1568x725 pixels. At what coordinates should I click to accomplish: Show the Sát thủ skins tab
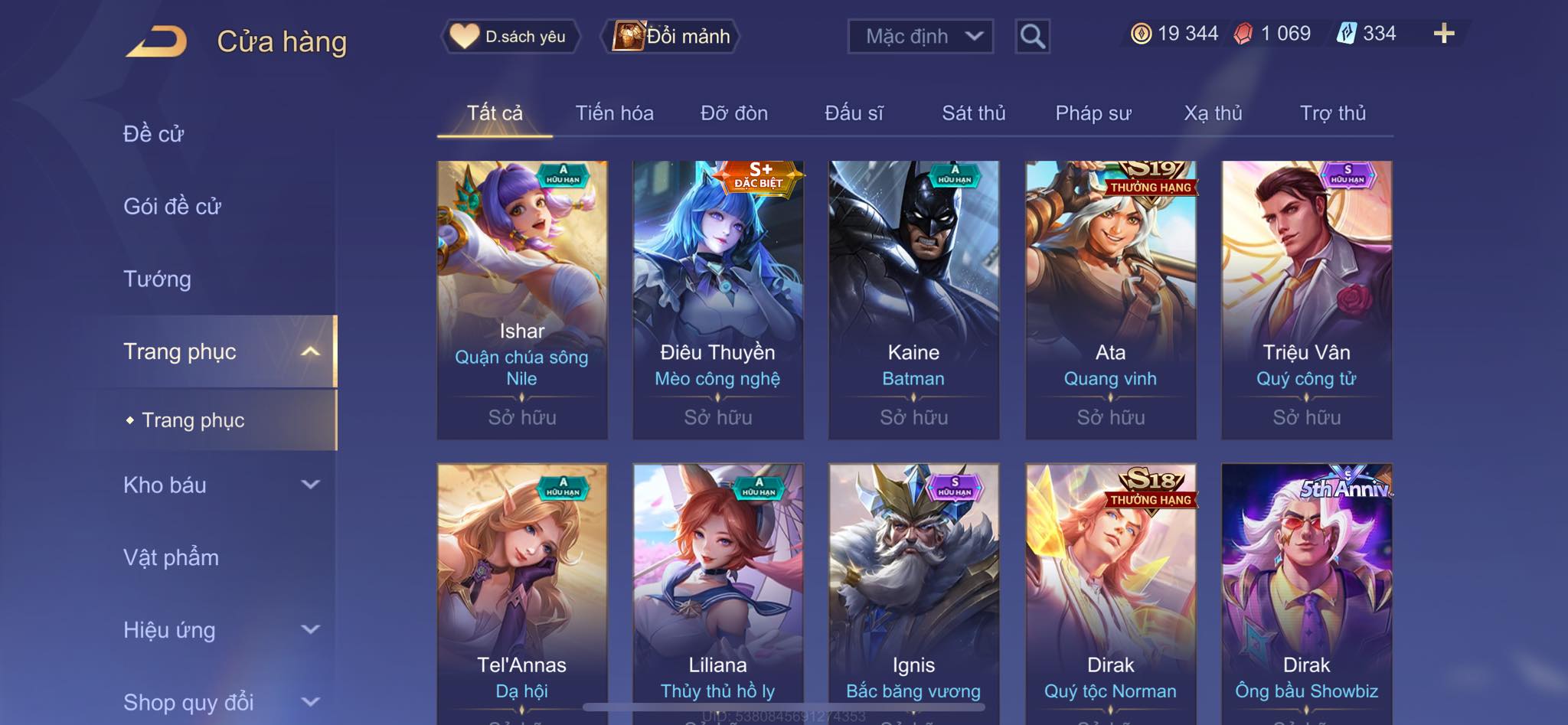(973, 113)
